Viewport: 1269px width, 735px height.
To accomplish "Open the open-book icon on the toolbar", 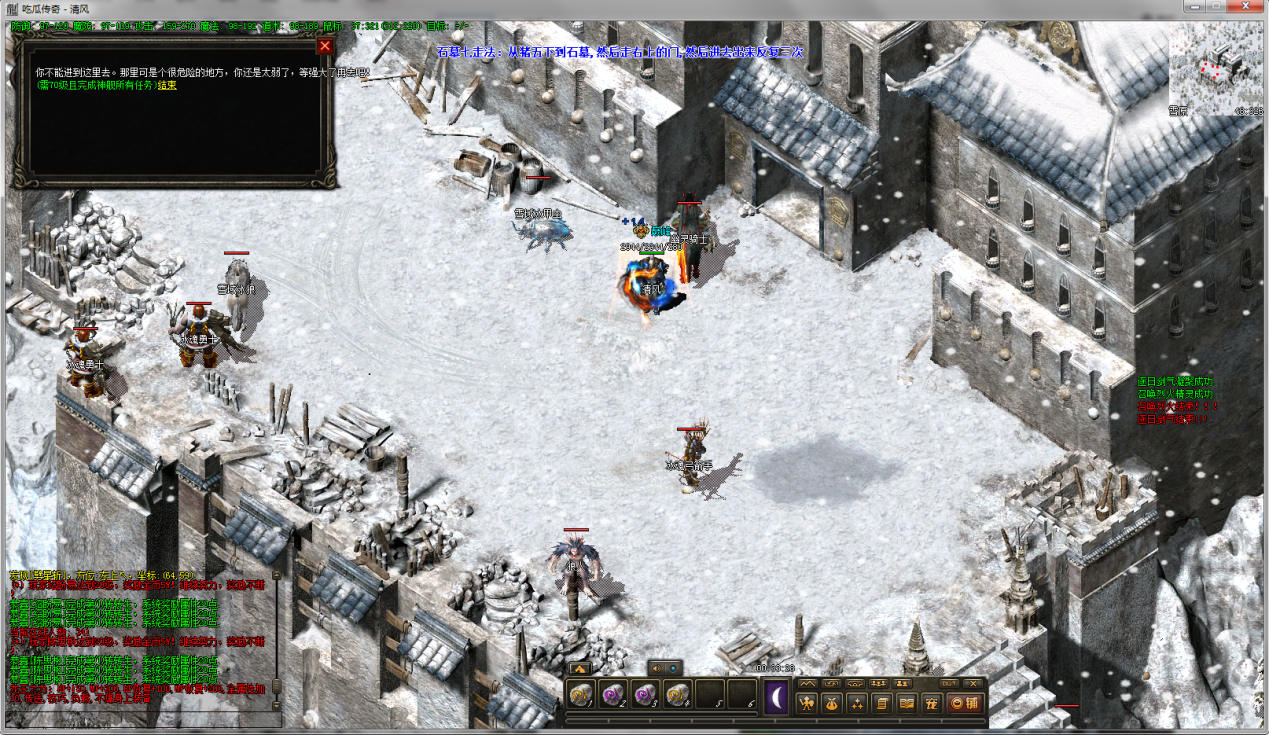I will (x=907, y=703).
